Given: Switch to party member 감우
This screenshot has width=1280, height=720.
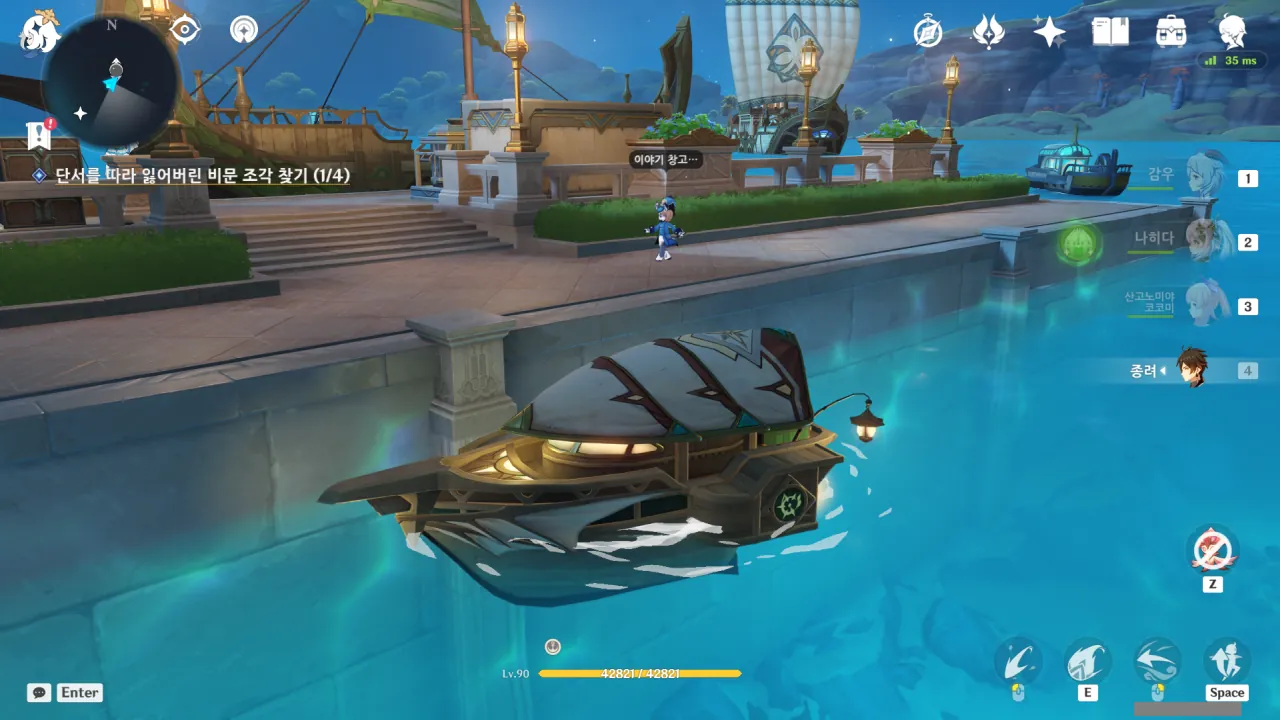Looking at the screenshot, I should tap(1200, 178).
